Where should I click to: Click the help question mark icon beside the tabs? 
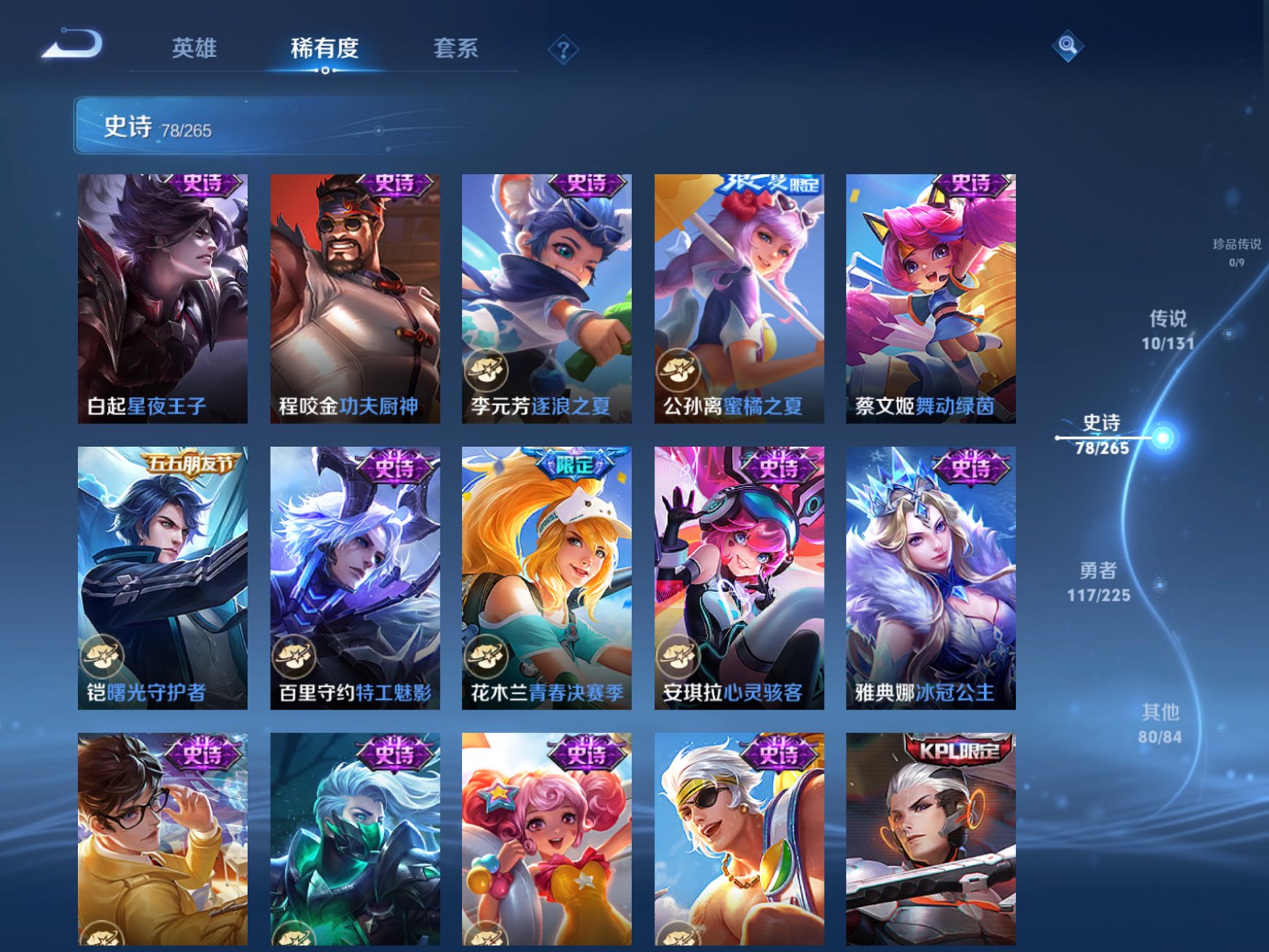[x=561, y=49]
